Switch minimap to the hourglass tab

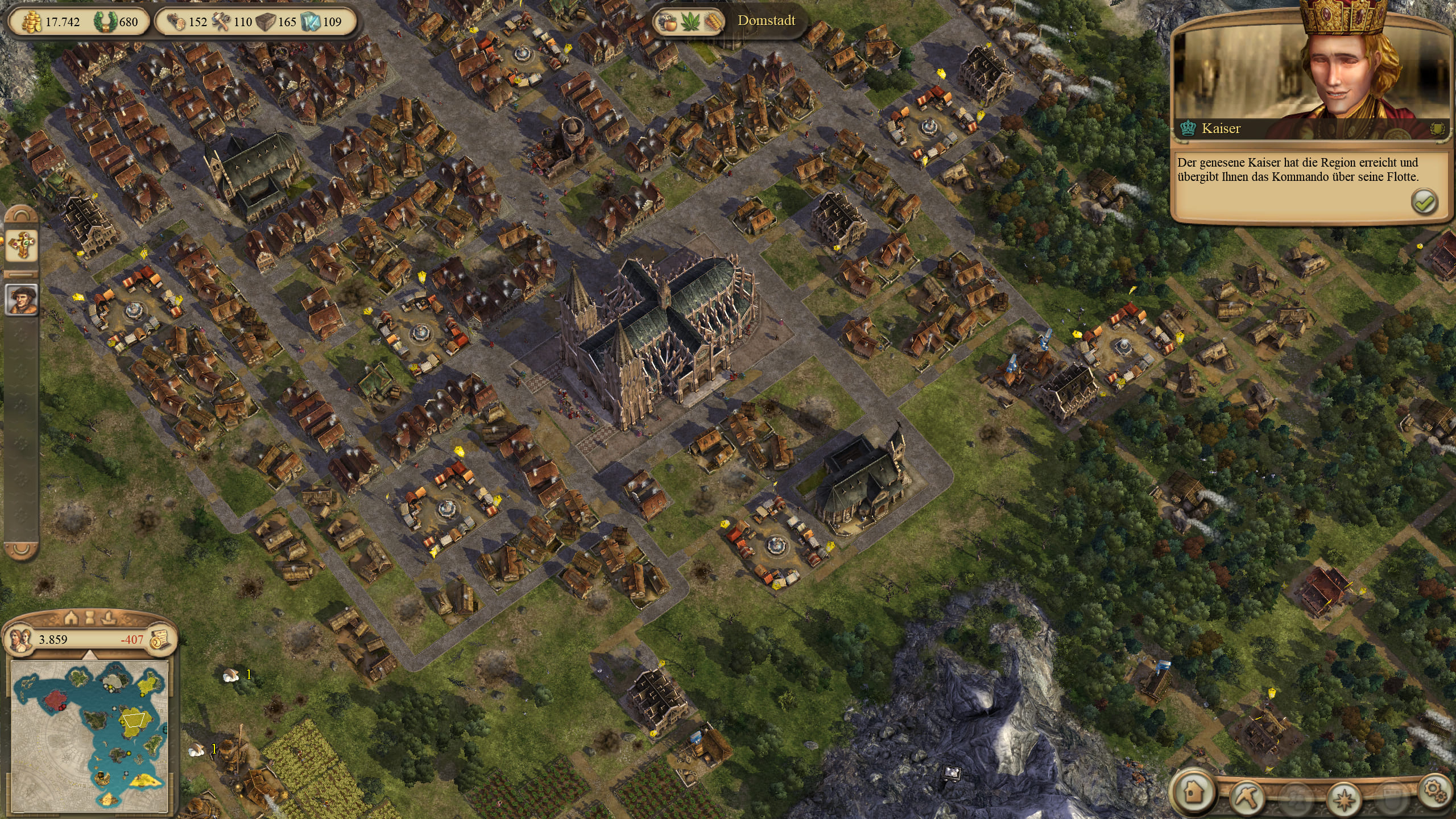click(90, 617)
